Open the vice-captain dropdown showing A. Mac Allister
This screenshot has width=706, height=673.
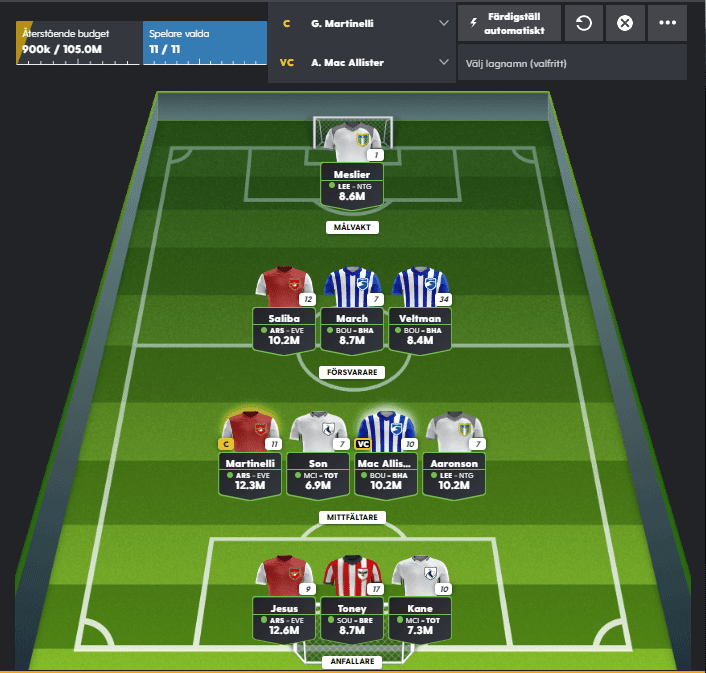tap(362, 62)
